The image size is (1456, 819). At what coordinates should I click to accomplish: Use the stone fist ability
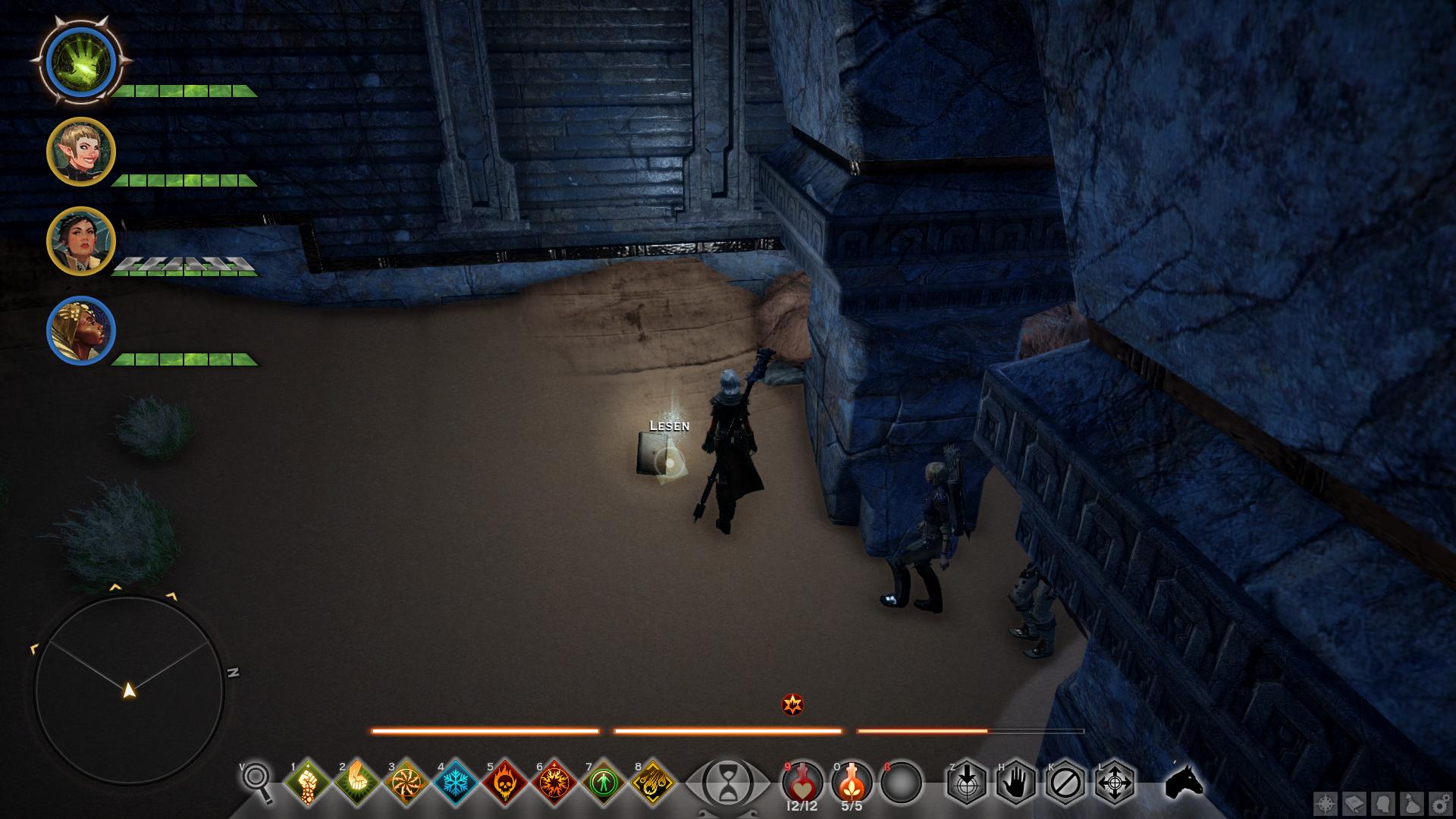click(x=308, y=782)
